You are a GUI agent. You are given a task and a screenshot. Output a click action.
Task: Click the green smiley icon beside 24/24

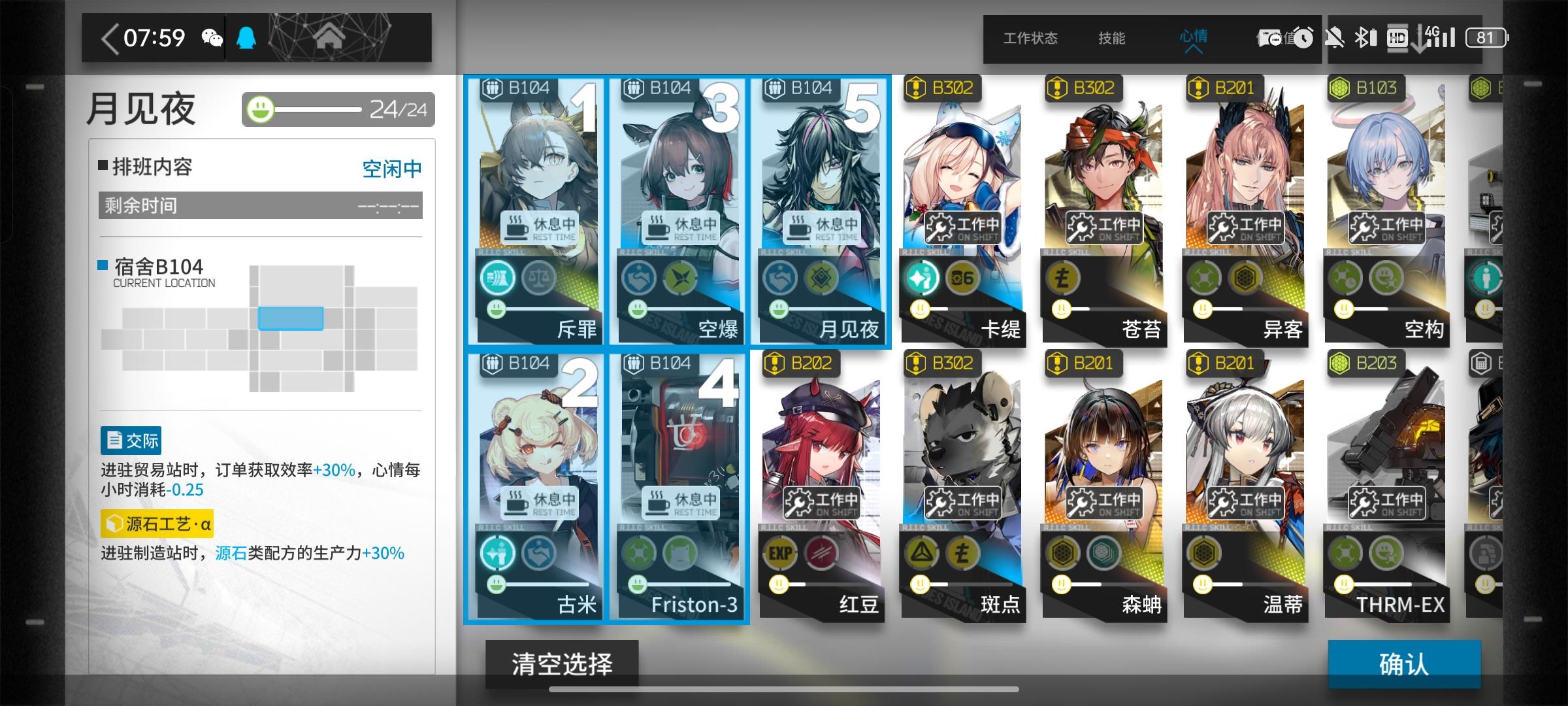pyautogui.click(x=260, y=110)
